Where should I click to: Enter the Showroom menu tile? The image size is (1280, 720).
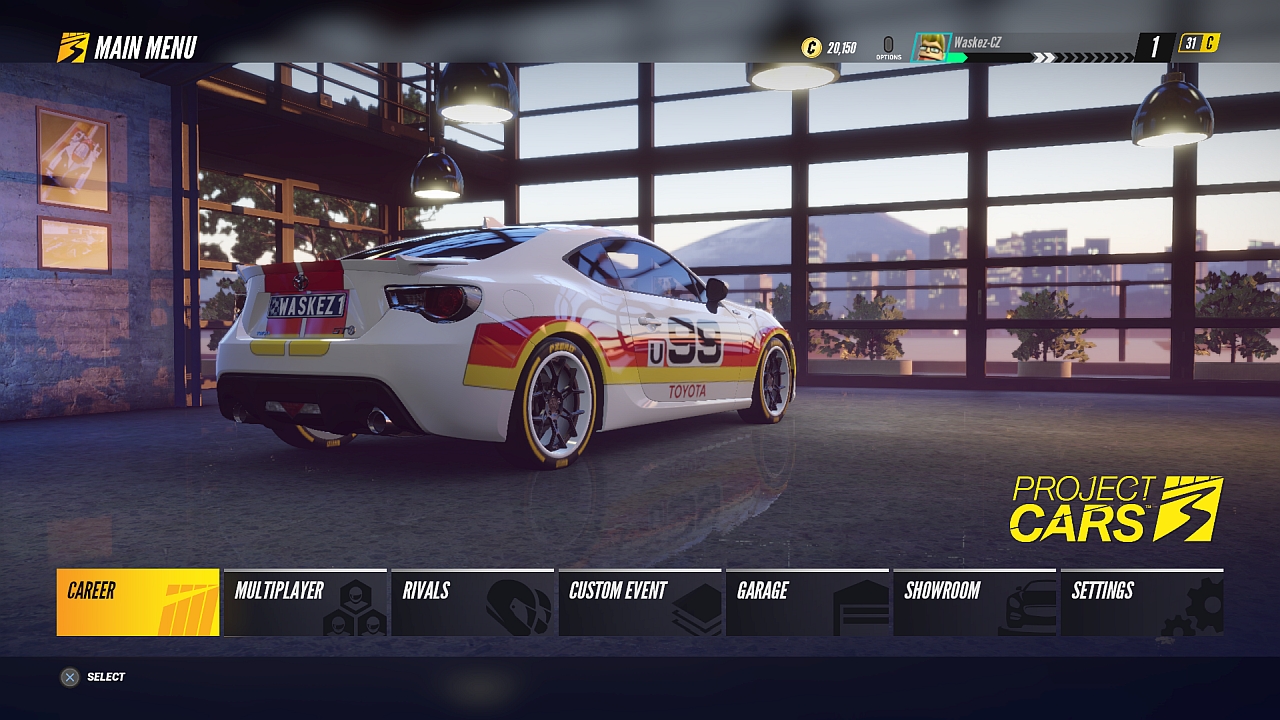point(975,602)
